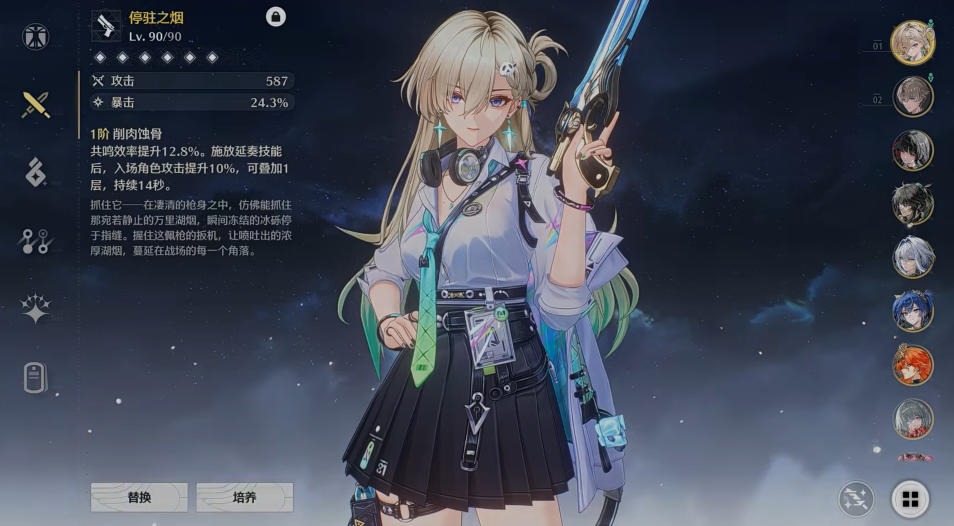This screenshot has width=954, height=526.
Task: Open the 停驻之烟 weapon icon
Action: tap(106, 26)
